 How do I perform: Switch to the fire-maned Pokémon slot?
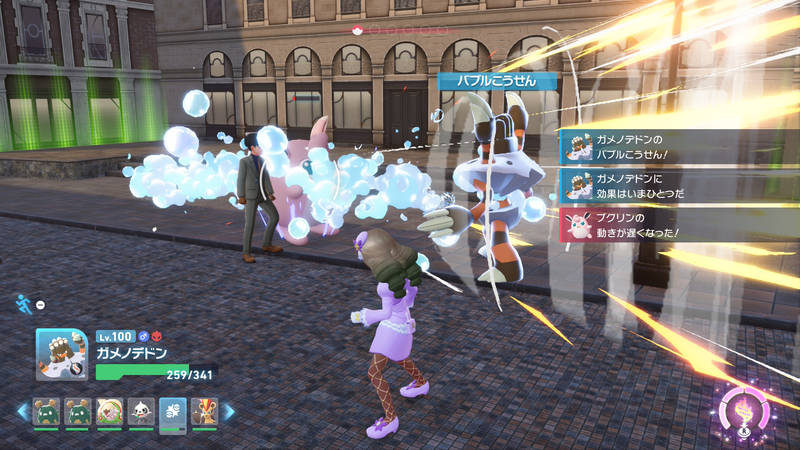203,411
